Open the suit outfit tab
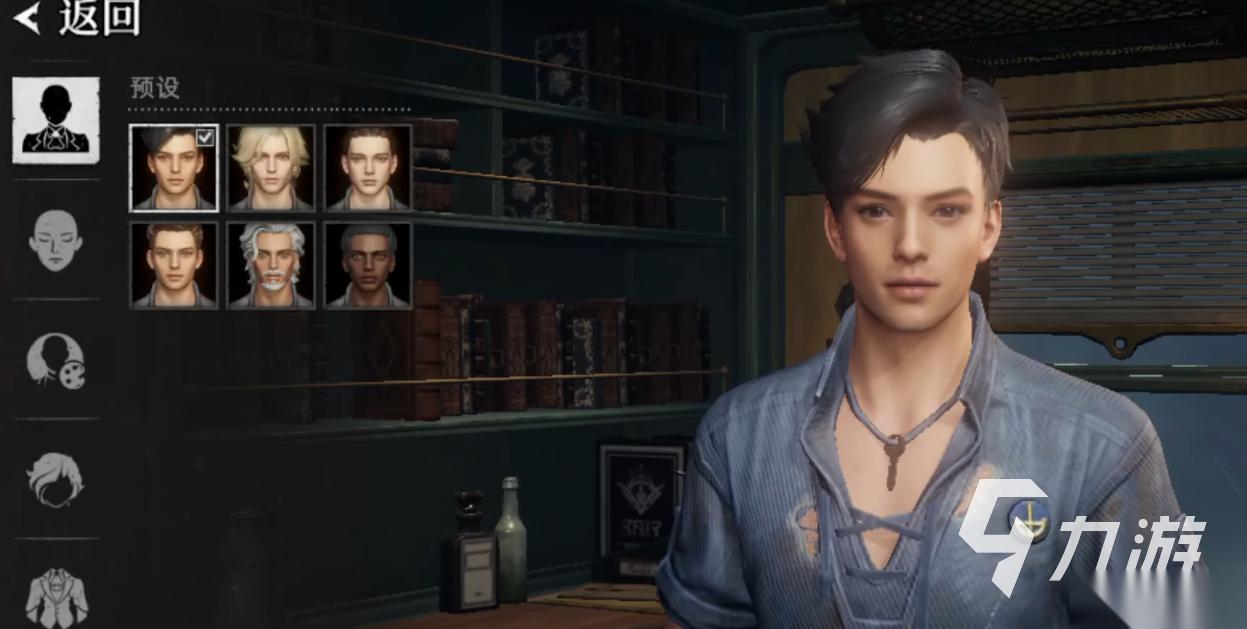The width and height of the screenshot is (1247, 629). (56, 594)
